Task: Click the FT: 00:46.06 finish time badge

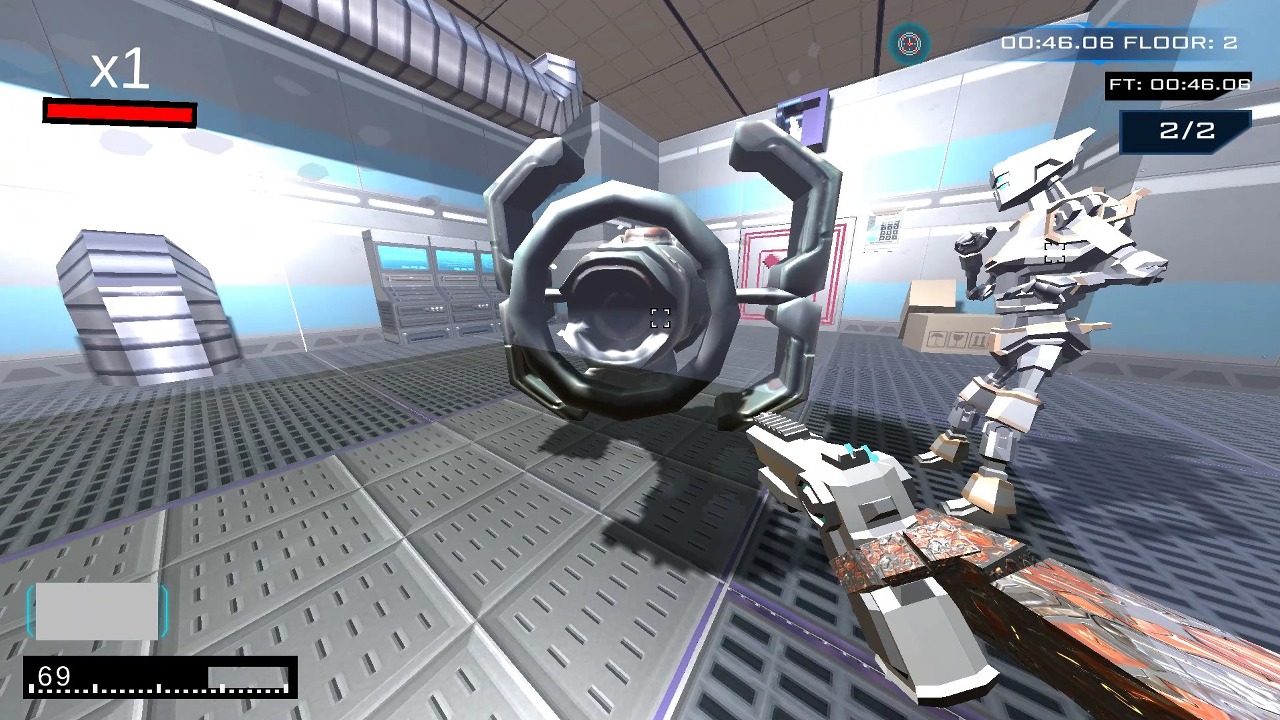Action: (1178, 85)
